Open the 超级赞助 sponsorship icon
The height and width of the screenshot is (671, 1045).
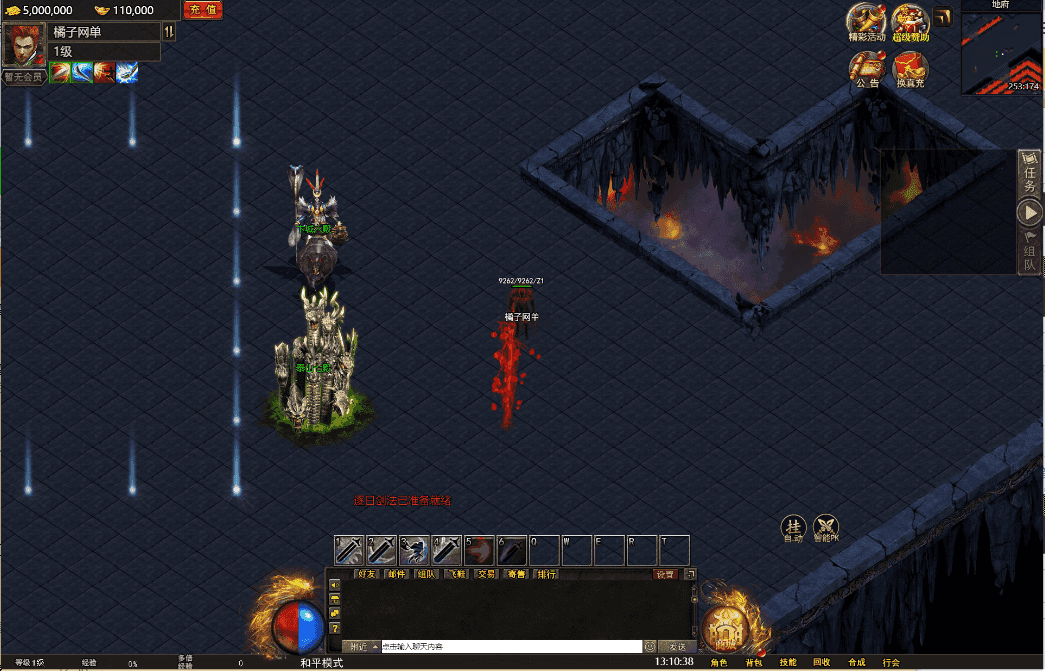click(910, 21)
